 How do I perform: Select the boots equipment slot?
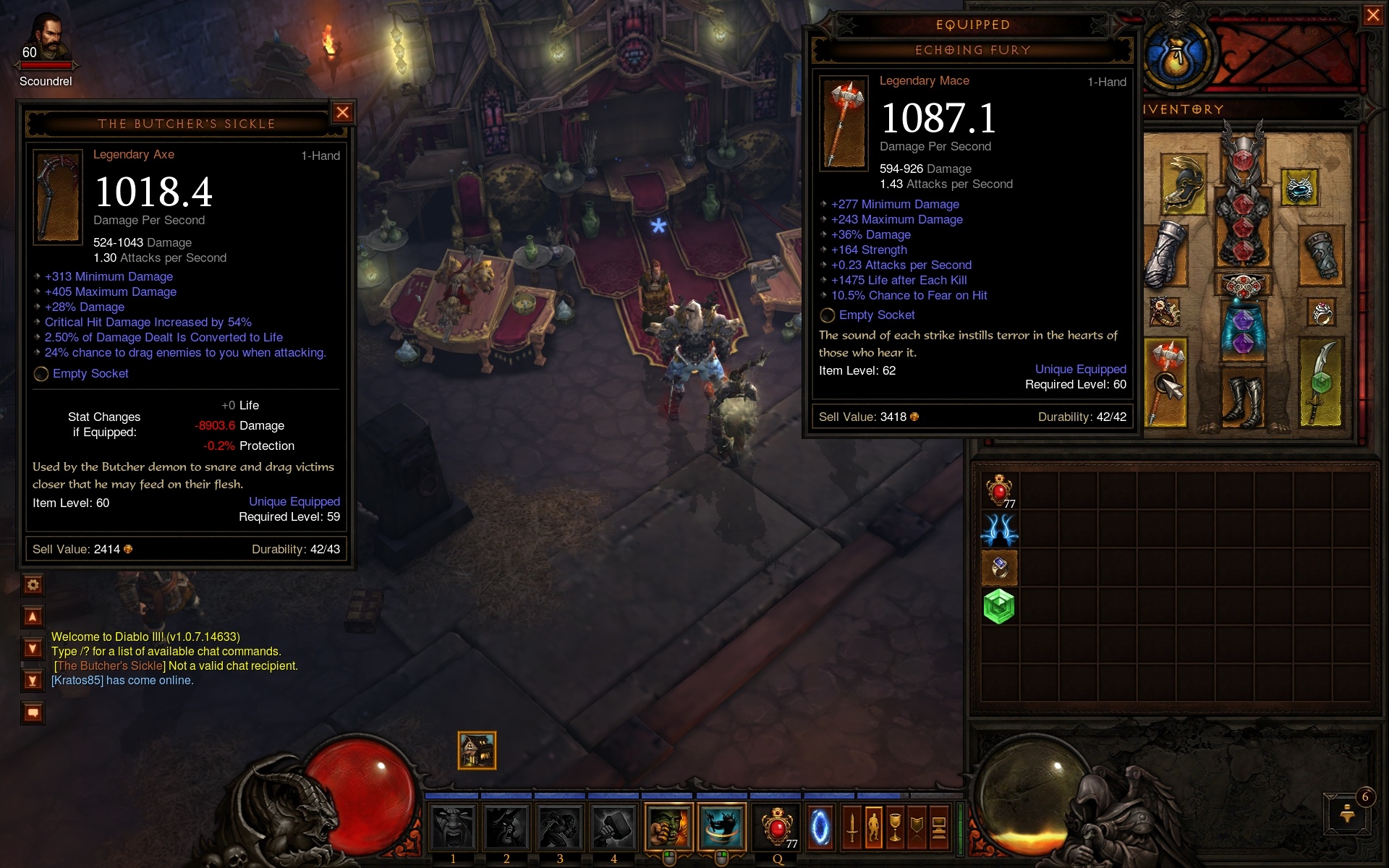(x=1243, y=399)
